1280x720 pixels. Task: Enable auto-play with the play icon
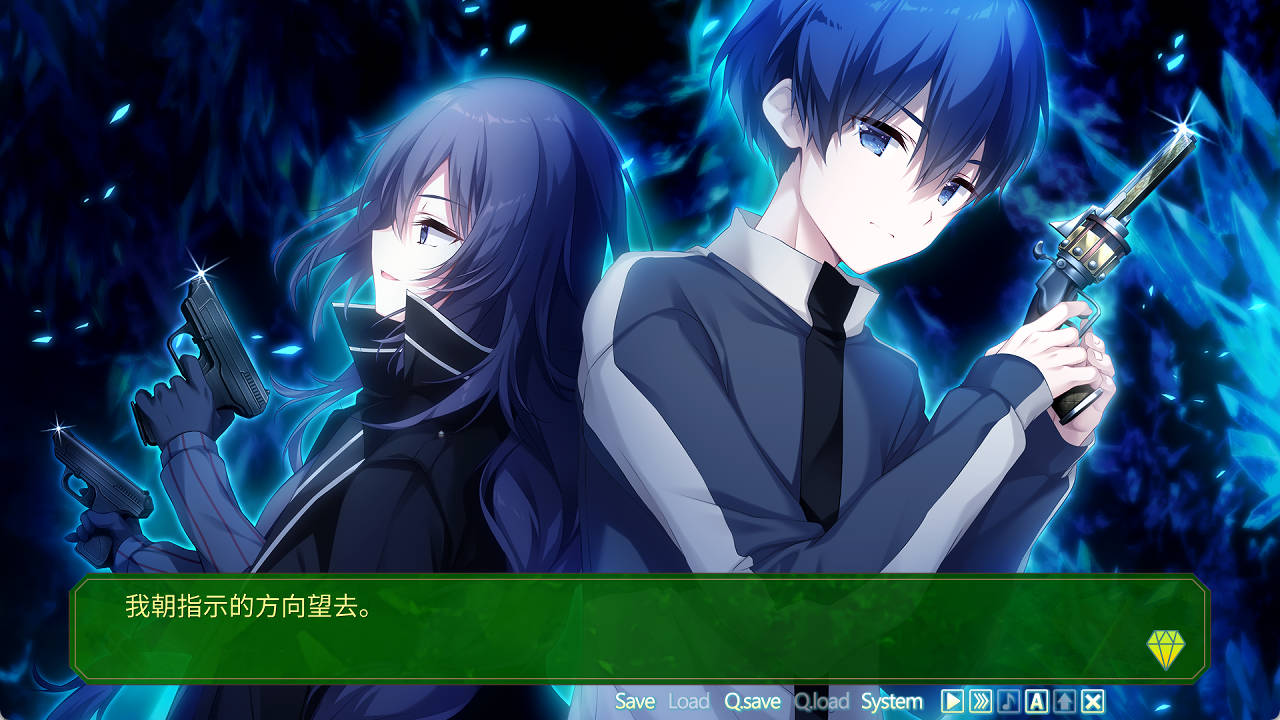point(953,701)
